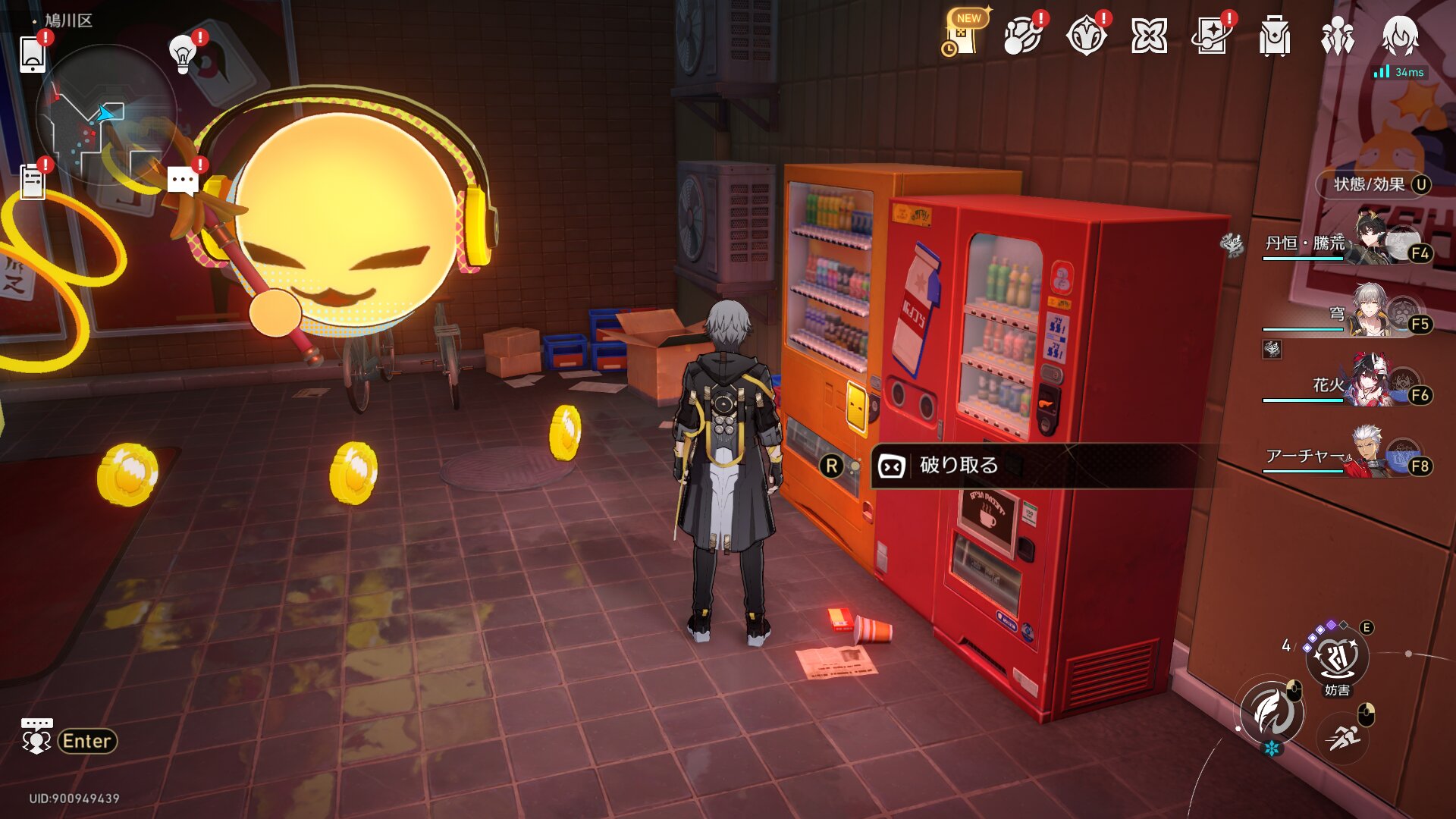
Task: Open the team lineup icon
Action: pos(1337,36)
